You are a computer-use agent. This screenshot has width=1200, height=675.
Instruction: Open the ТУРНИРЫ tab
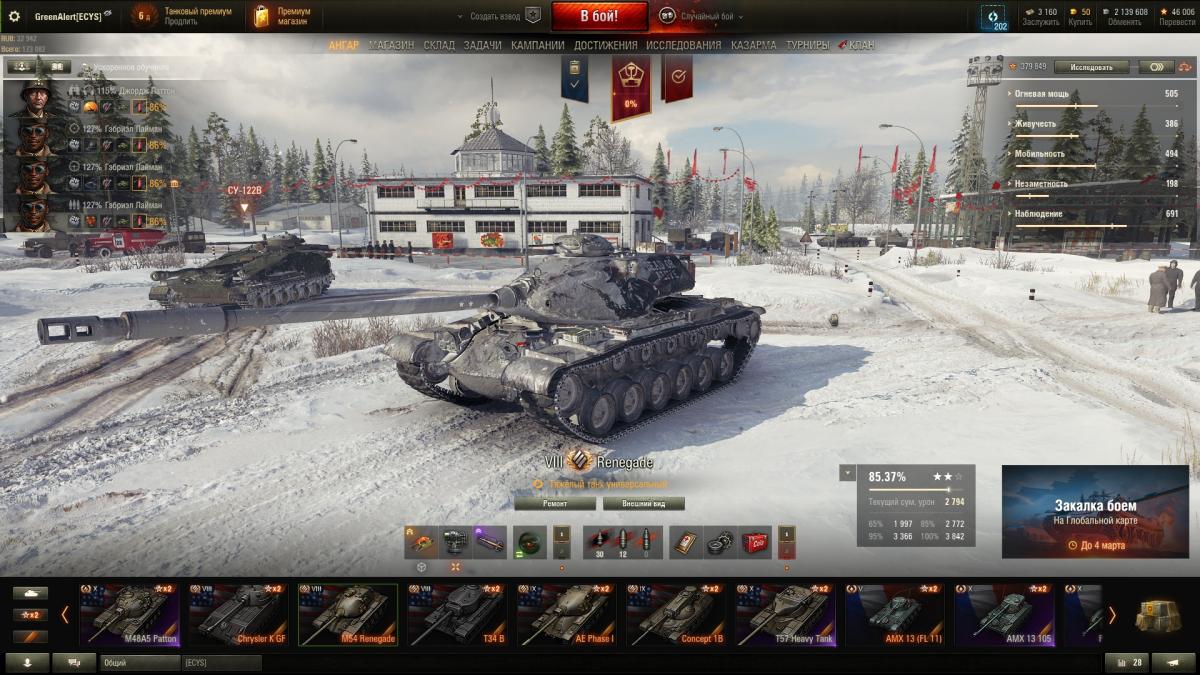[x=807, y=45]
